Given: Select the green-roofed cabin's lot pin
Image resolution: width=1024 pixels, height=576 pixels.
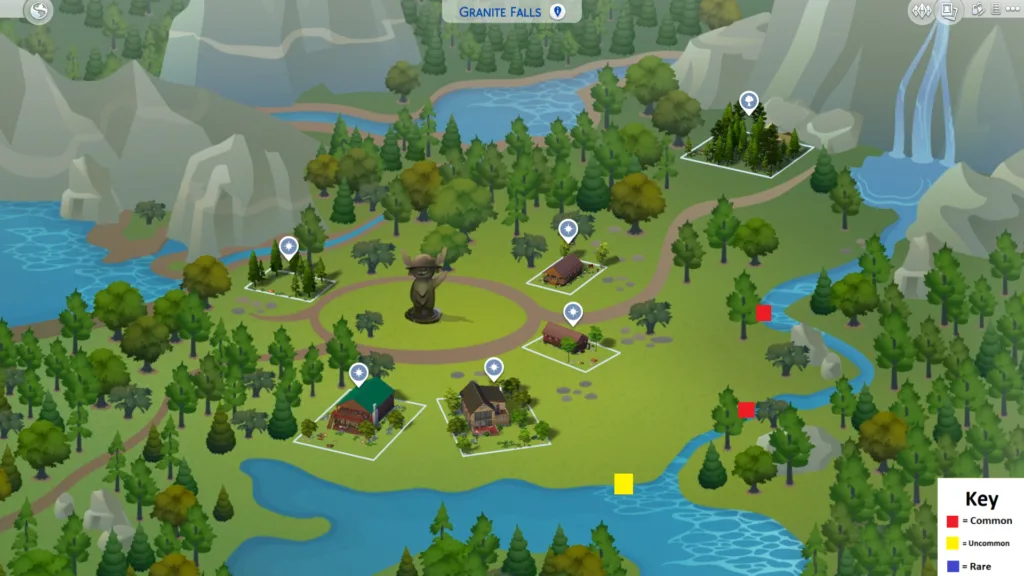Looking at the screenshot, I should pyautogui.click(x=359, y=374).
